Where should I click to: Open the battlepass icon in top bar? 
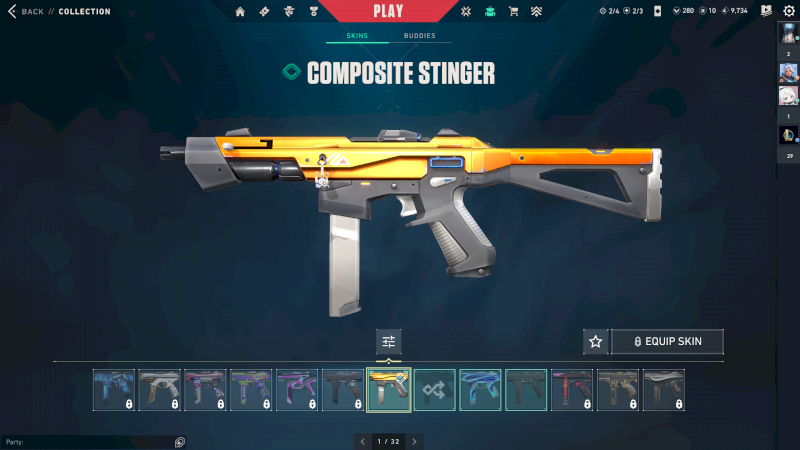tap(264, 12)
